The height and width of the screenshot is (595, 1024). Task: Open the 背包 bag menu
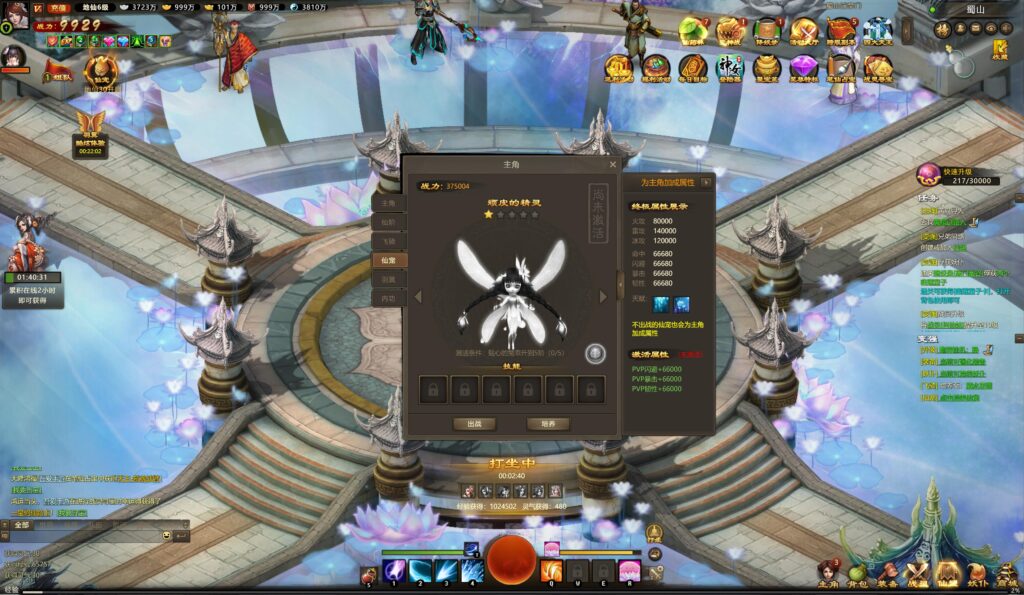[858, 573]
